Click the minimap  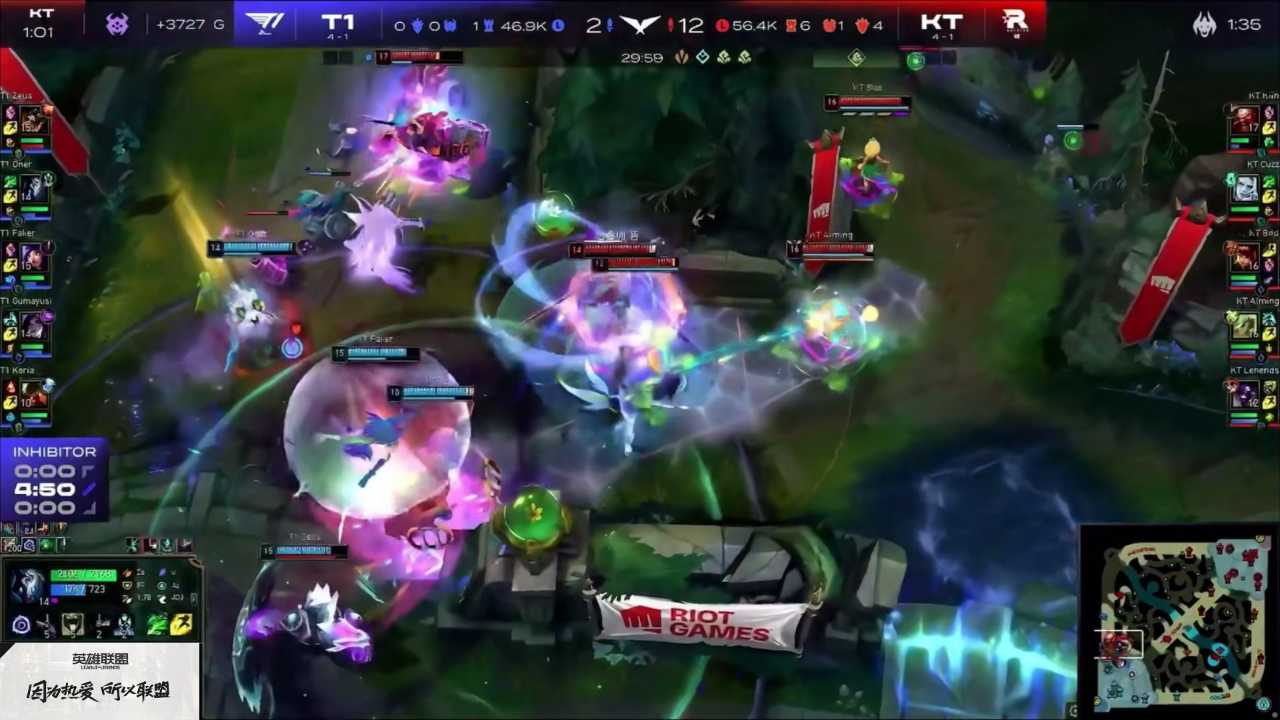[x=1177, y=620]
